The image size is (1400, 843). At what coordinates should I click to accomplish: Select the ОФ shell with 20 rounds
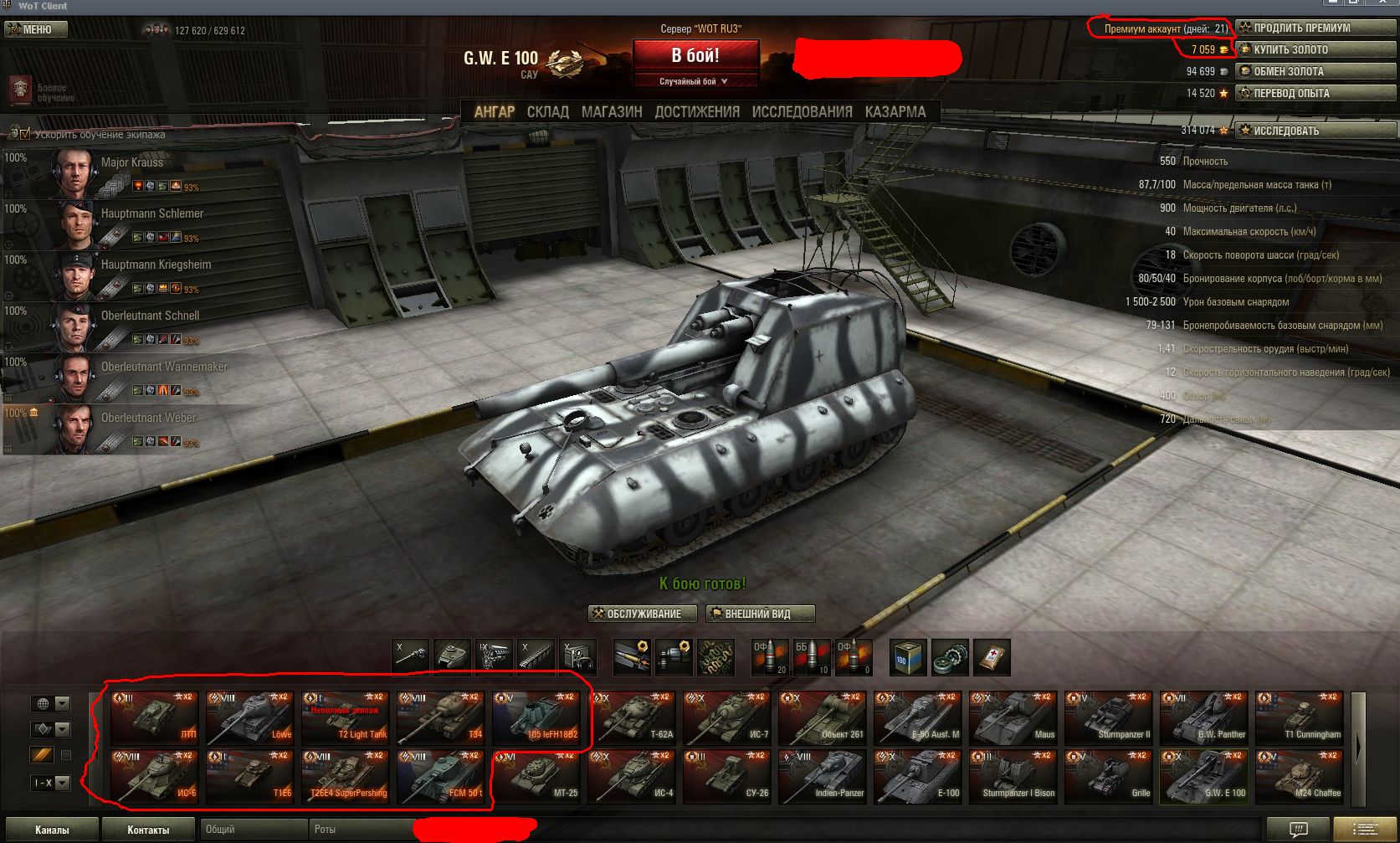[770, 657]
